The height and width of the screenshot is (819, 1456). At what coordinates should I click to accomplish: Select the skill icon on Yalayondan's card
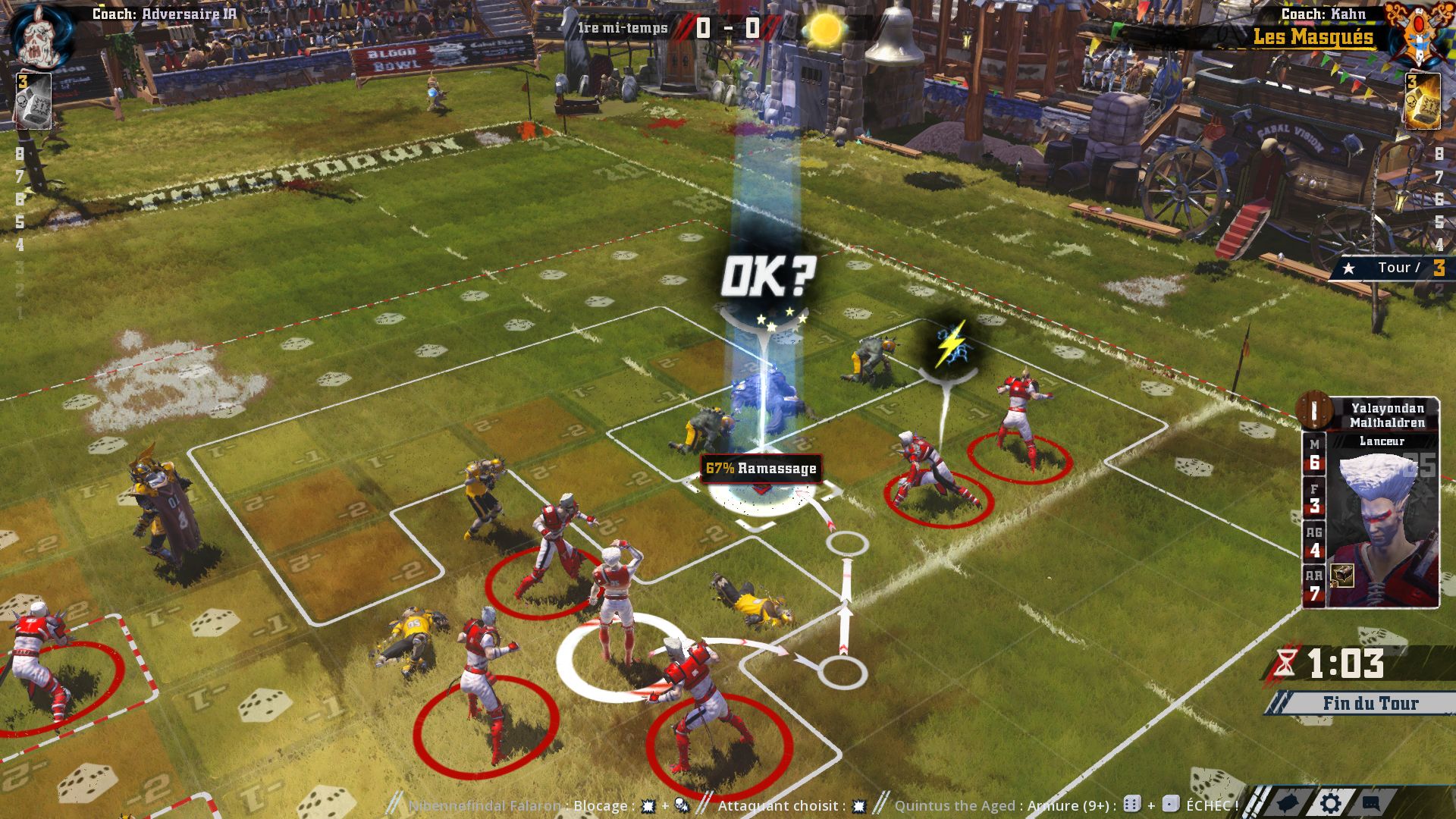1342,575
